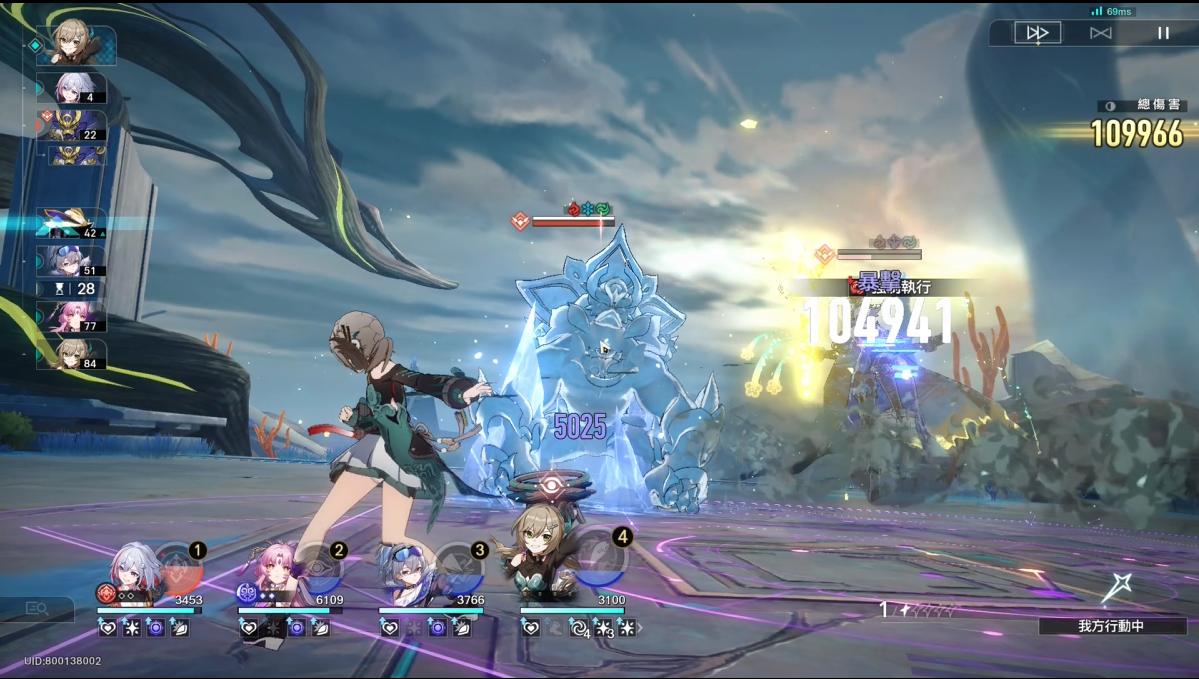
Task: Activate ultimate number 3 of the goggles character
Action: 461,568
